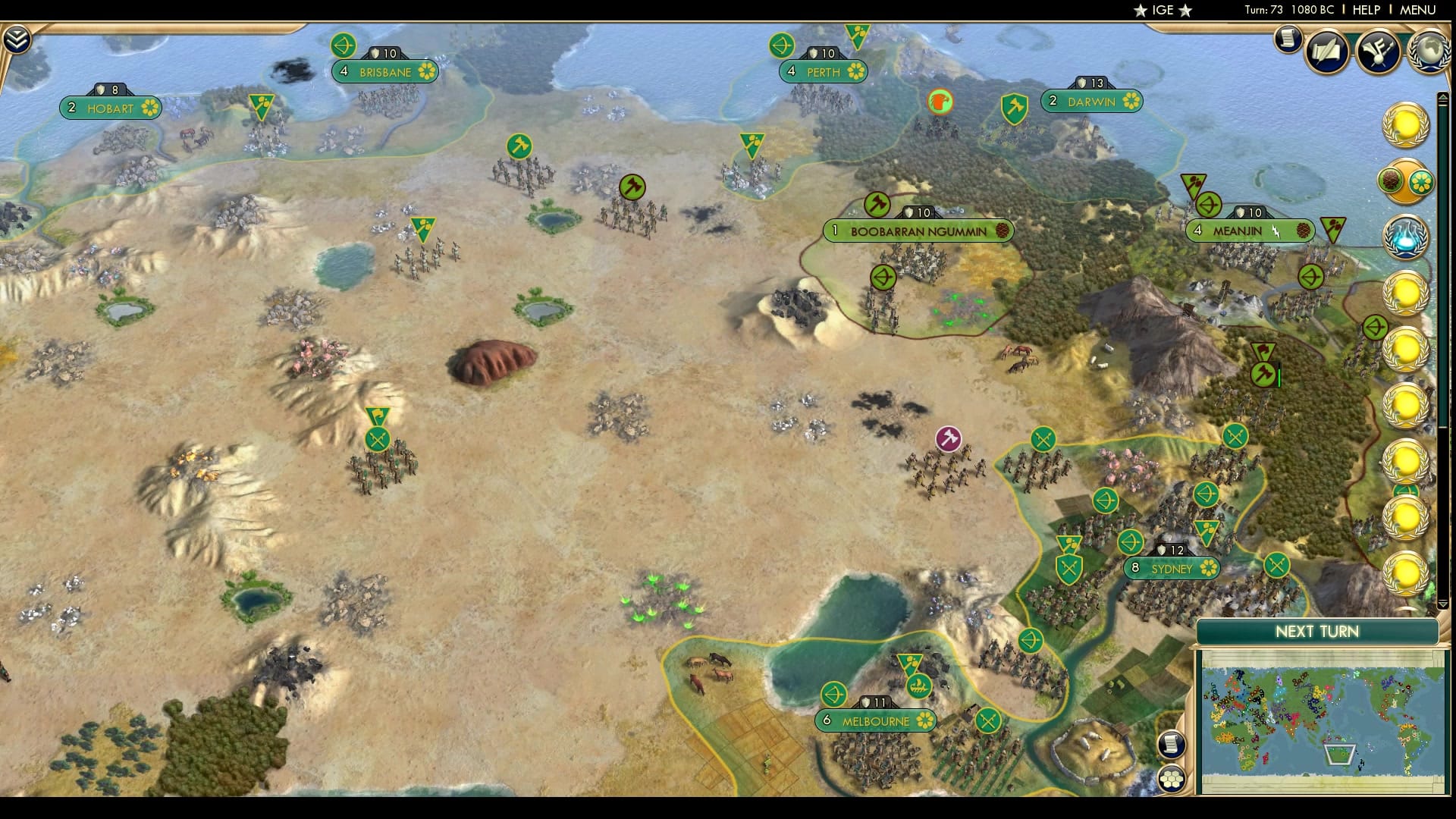Viewport: 1456px width, 819px height.
Task: Open the game log scroll beside the minimap
Action: 1170,744
